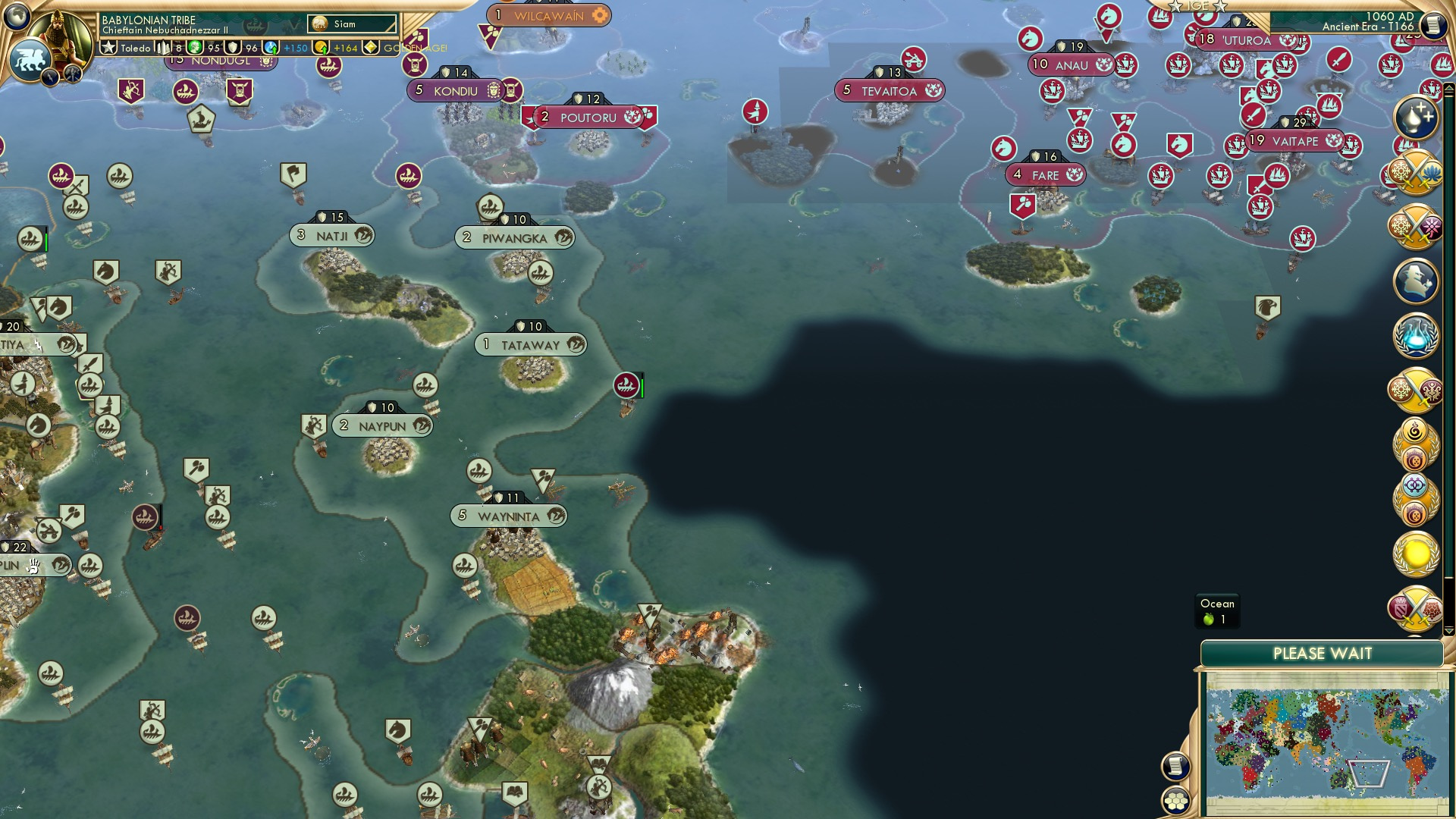The height and width of the screenshot is (819, 1456).
Task: Select the FARE city banner
Action: 1046,174
